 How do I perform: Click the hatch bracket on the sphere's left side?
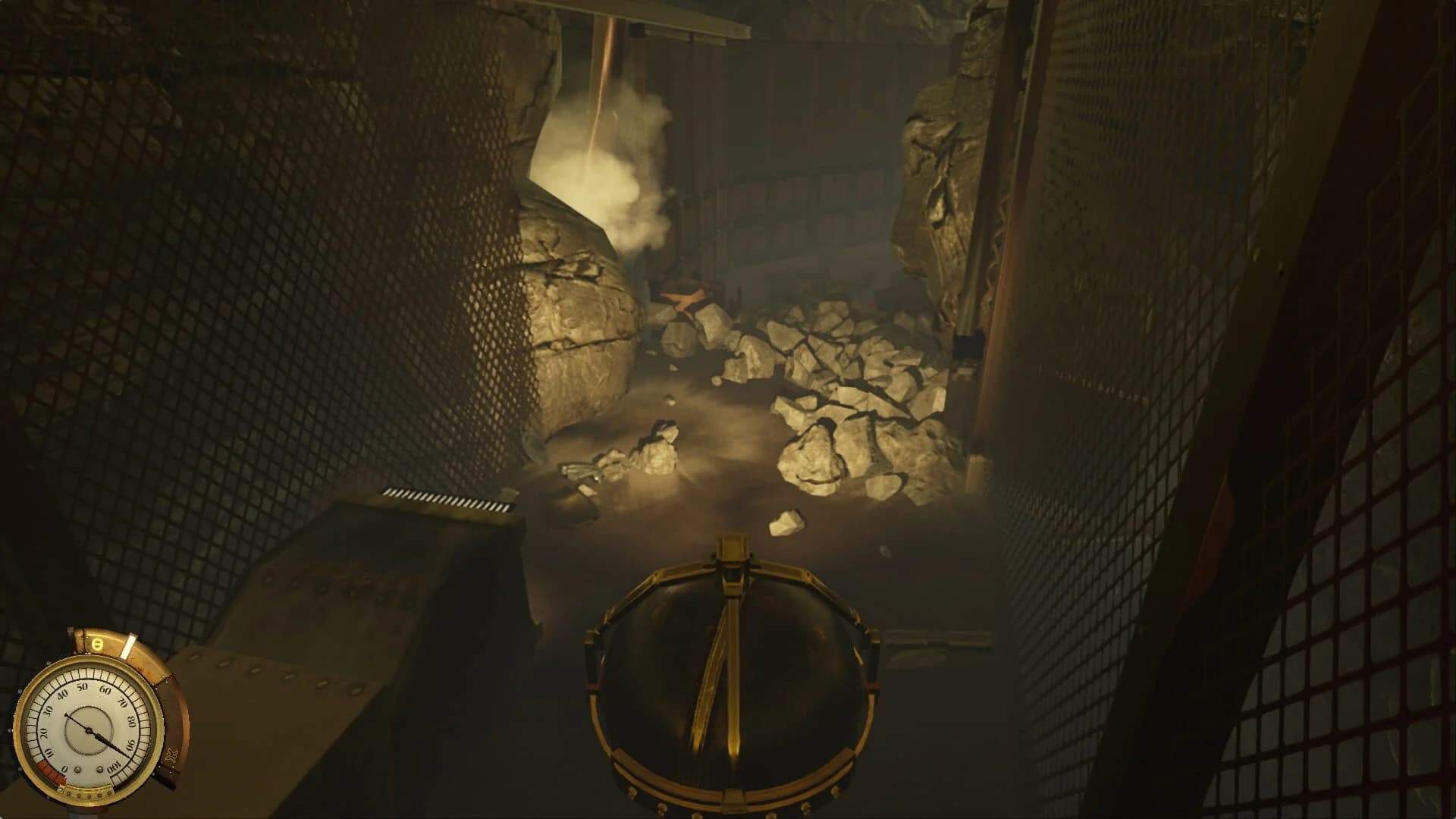tap(592, 659)
